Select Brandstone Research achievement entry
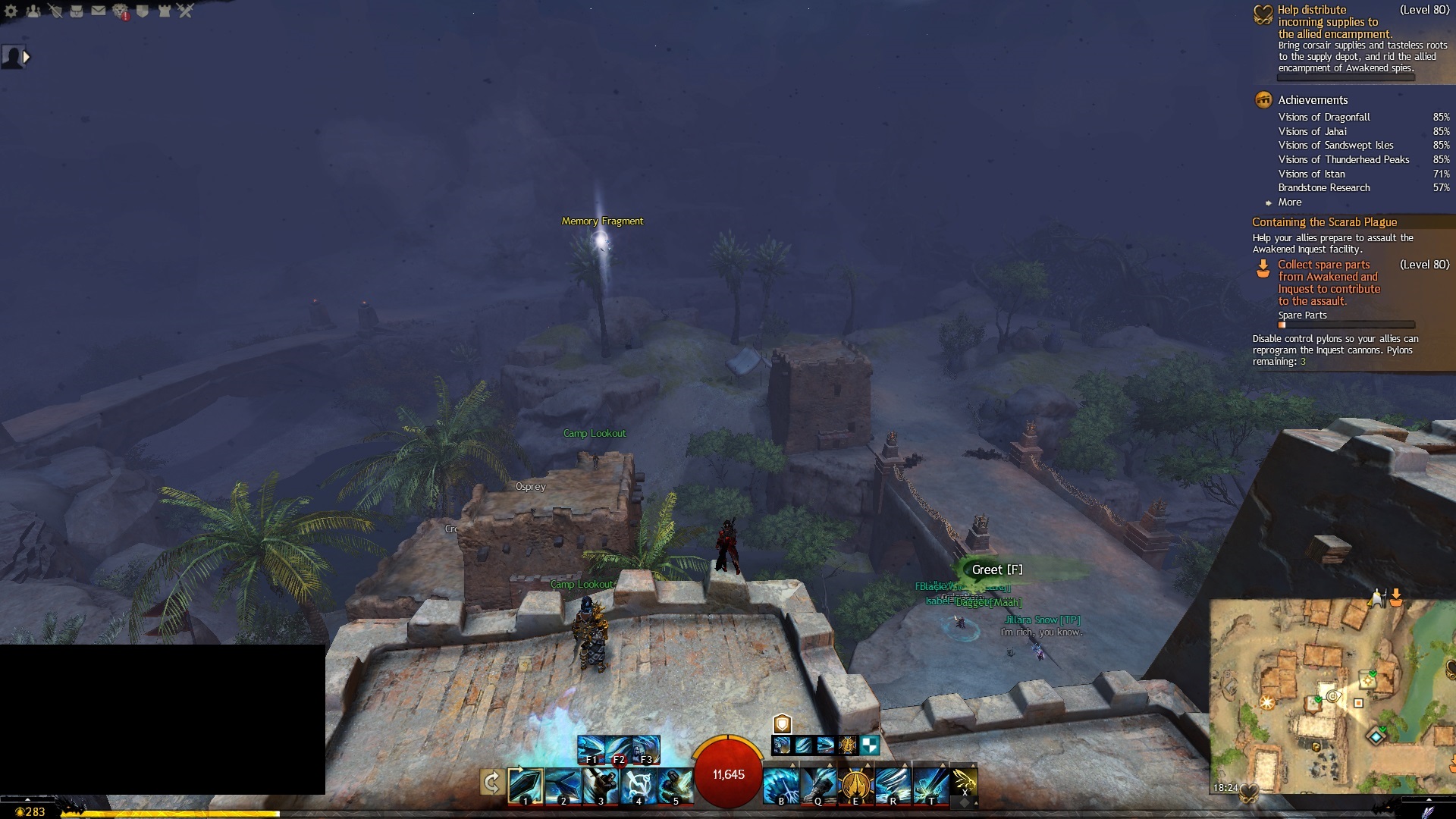Viewport: 1456px width, 819px height. tap(1324, 188)
